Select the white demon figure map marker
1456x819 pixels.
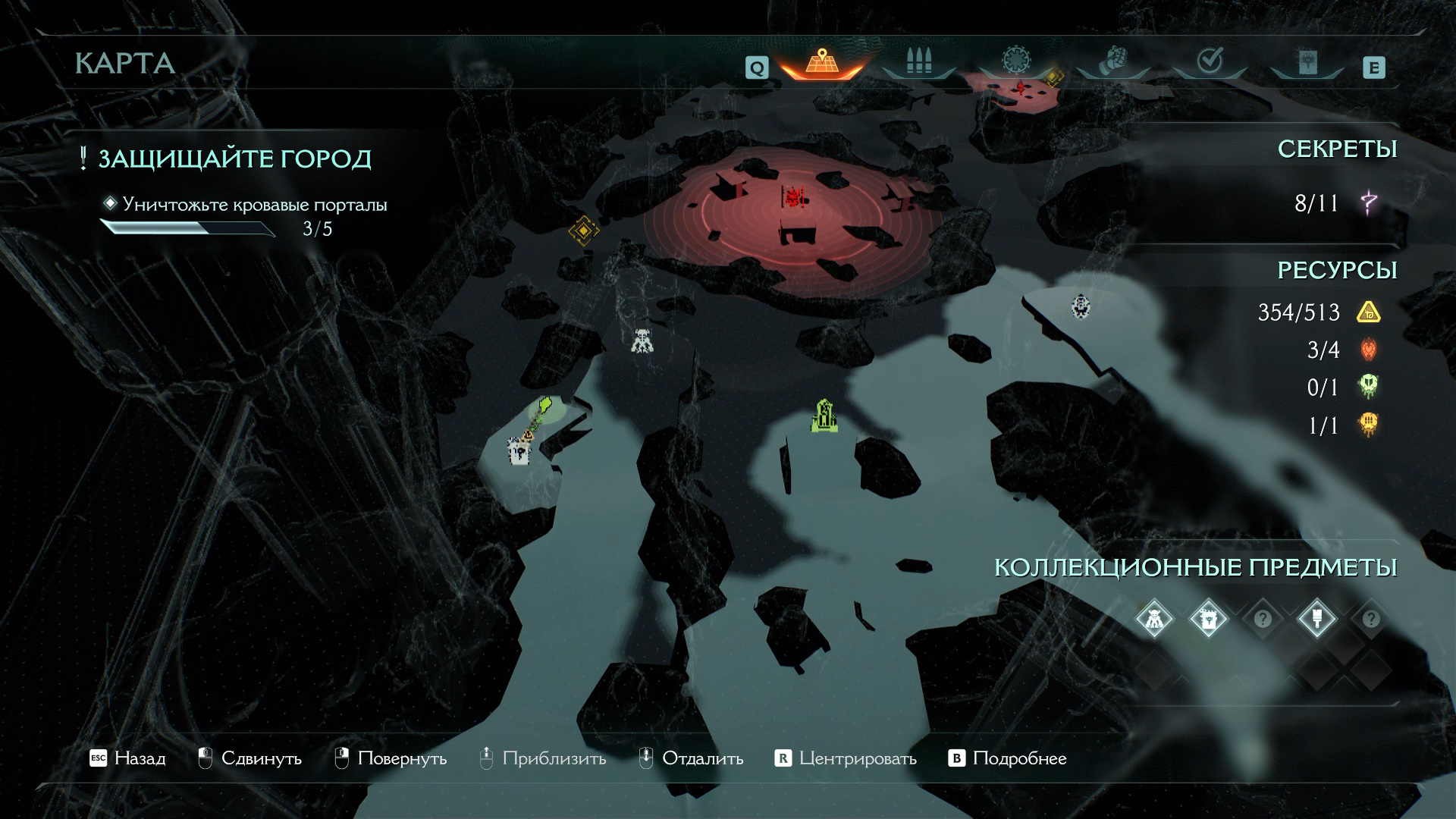pyautogui.click(x=642, y=340)
